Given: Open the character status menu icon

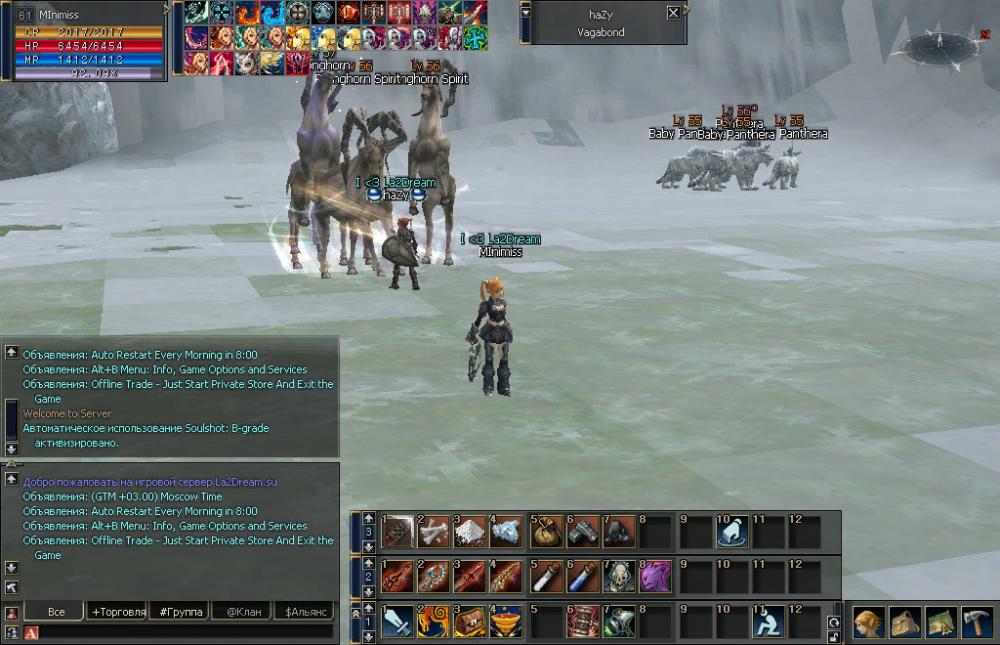Looking at the screenshot, I should tap(869, 622).
